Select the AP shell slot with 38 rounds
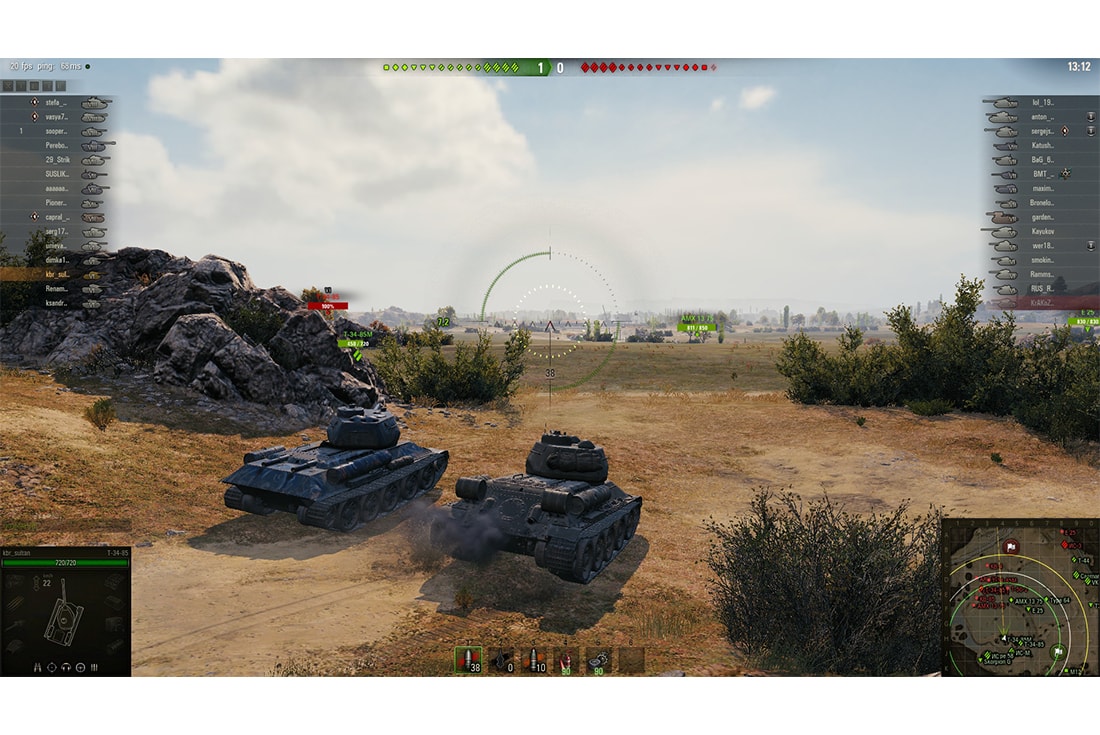 (x=467, y=659)
